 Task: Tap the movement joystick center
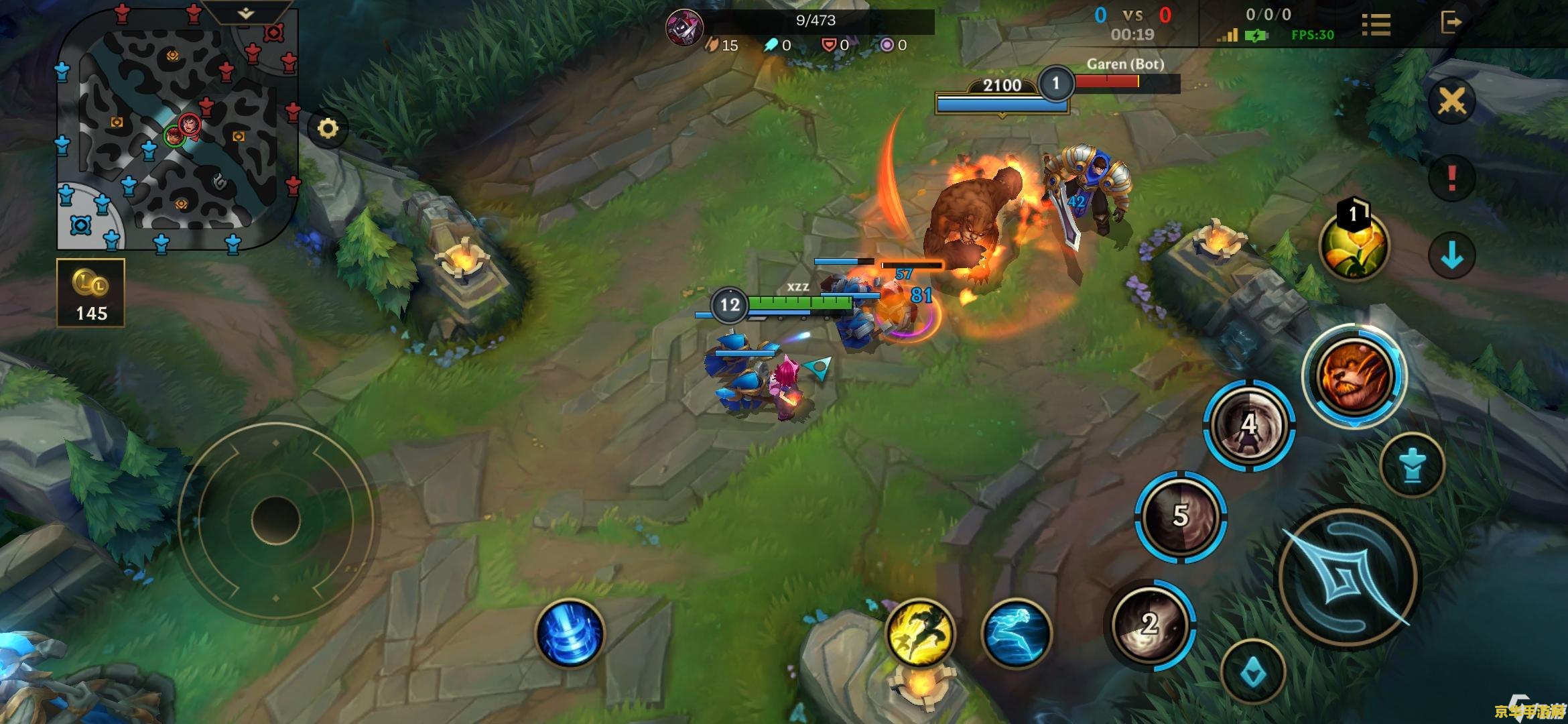275,520
